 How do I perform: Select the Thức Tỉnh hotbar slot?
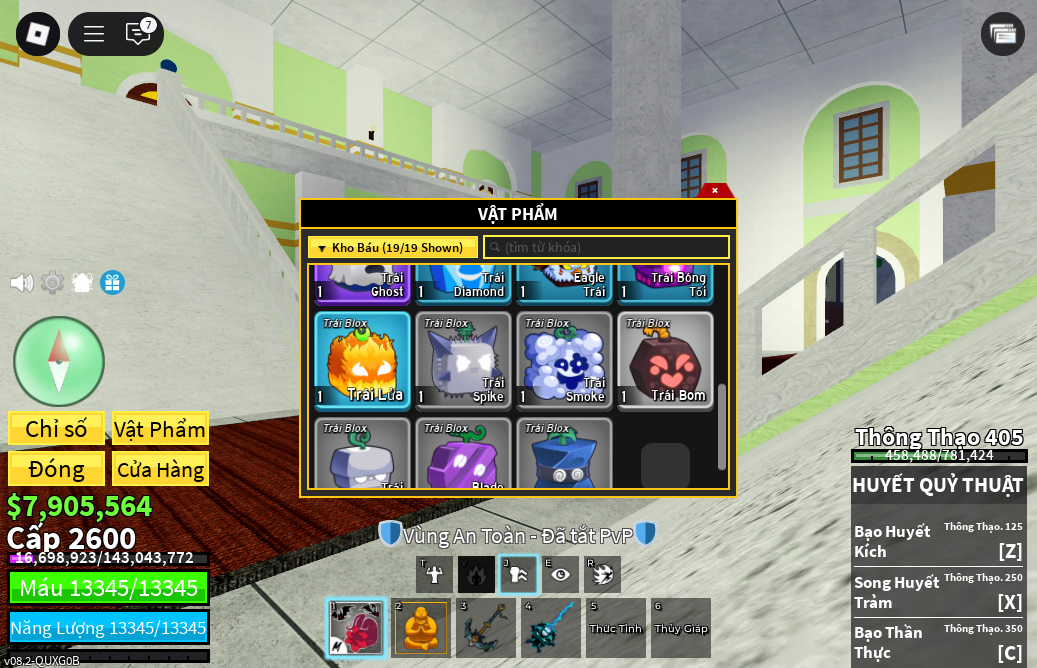(615, 628)
